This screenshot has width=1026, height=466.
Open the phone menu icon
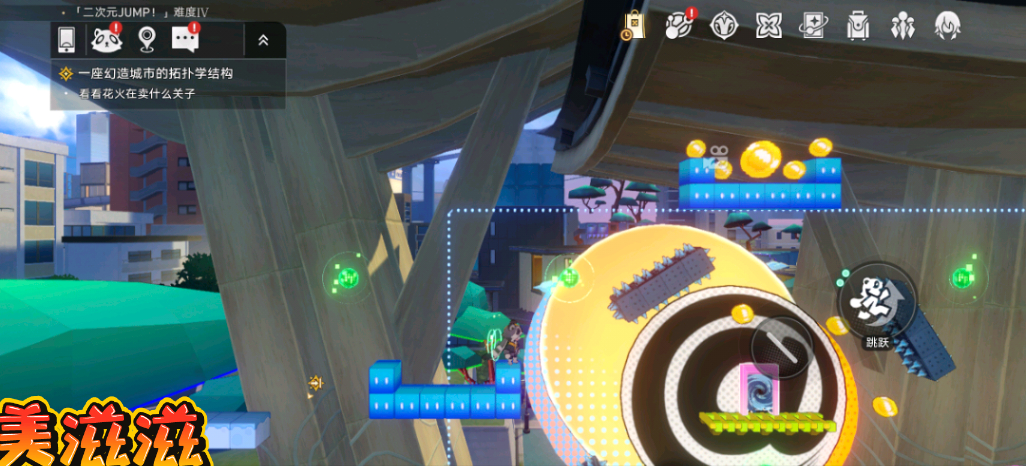(66, 40)
